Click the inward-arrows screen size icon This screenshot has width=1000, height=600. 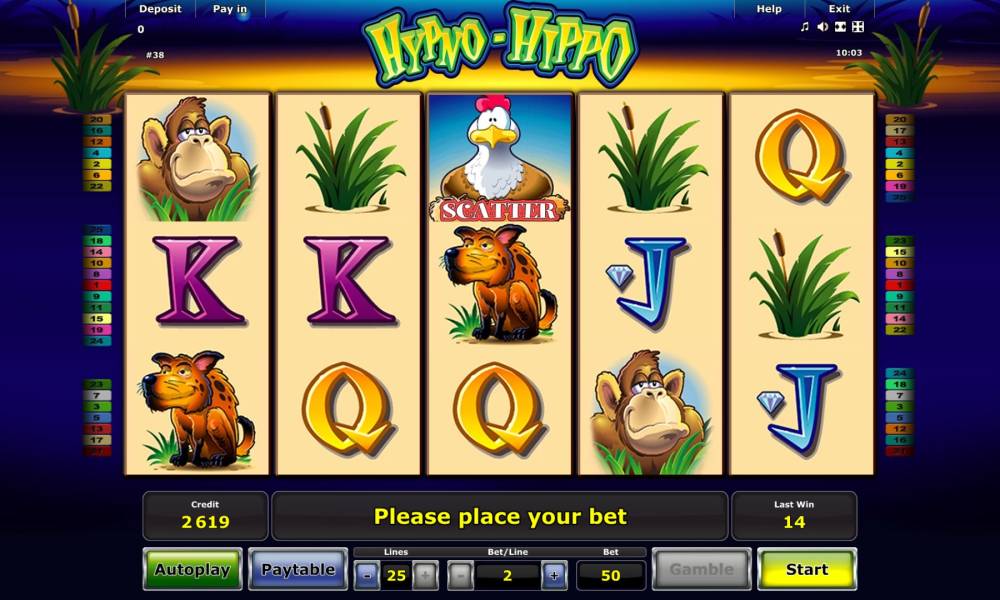coord(840,27)
